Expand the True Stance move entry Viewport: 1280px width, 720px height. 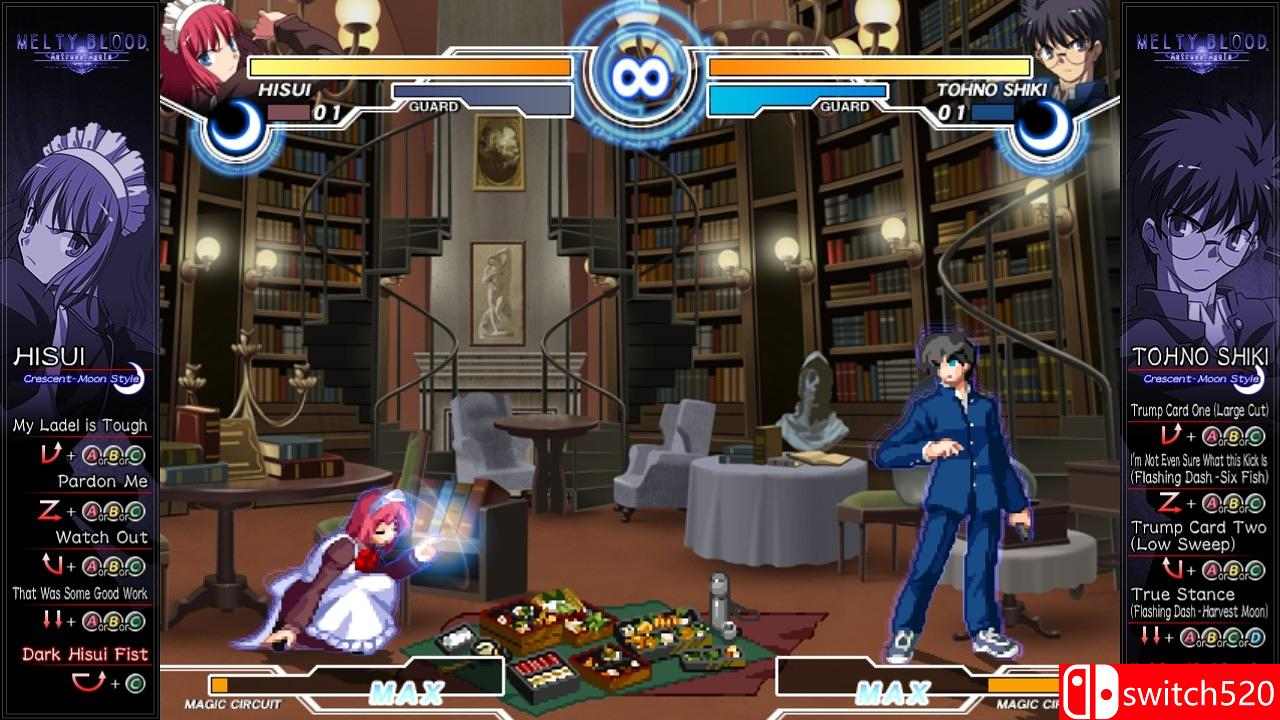pyautogui.click(x=1182, y=594)
